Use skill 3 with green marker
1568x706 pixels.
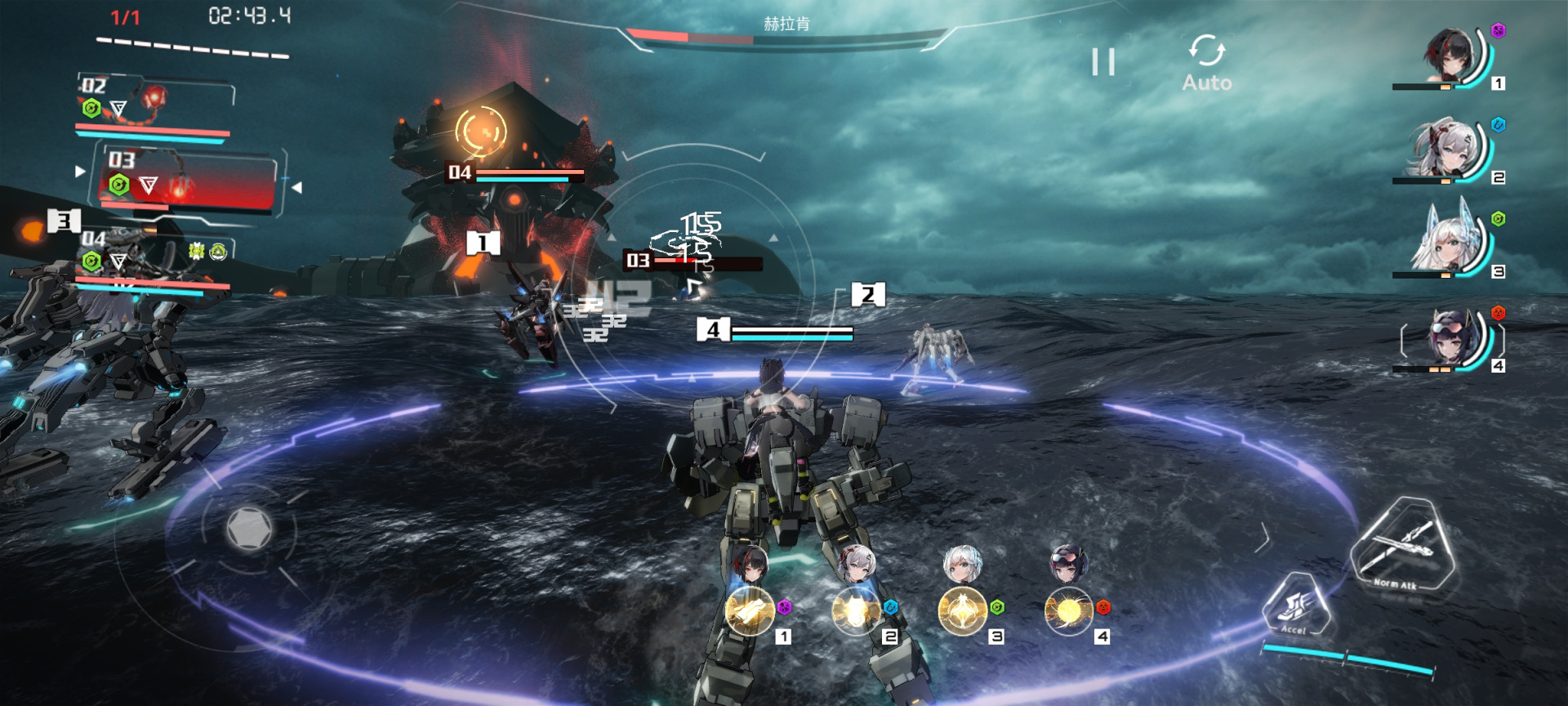click(962, 610)
